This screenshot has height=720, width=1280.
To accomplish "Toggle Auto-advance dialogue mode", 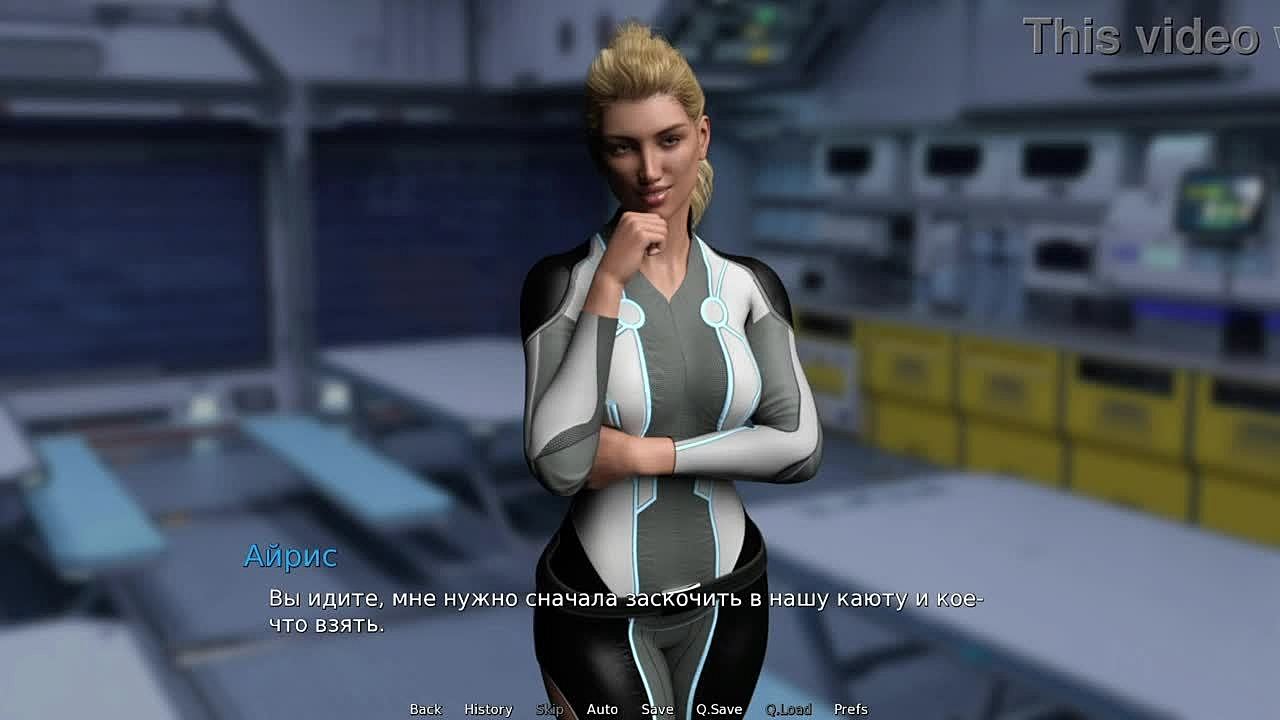I will pos(602,709).
